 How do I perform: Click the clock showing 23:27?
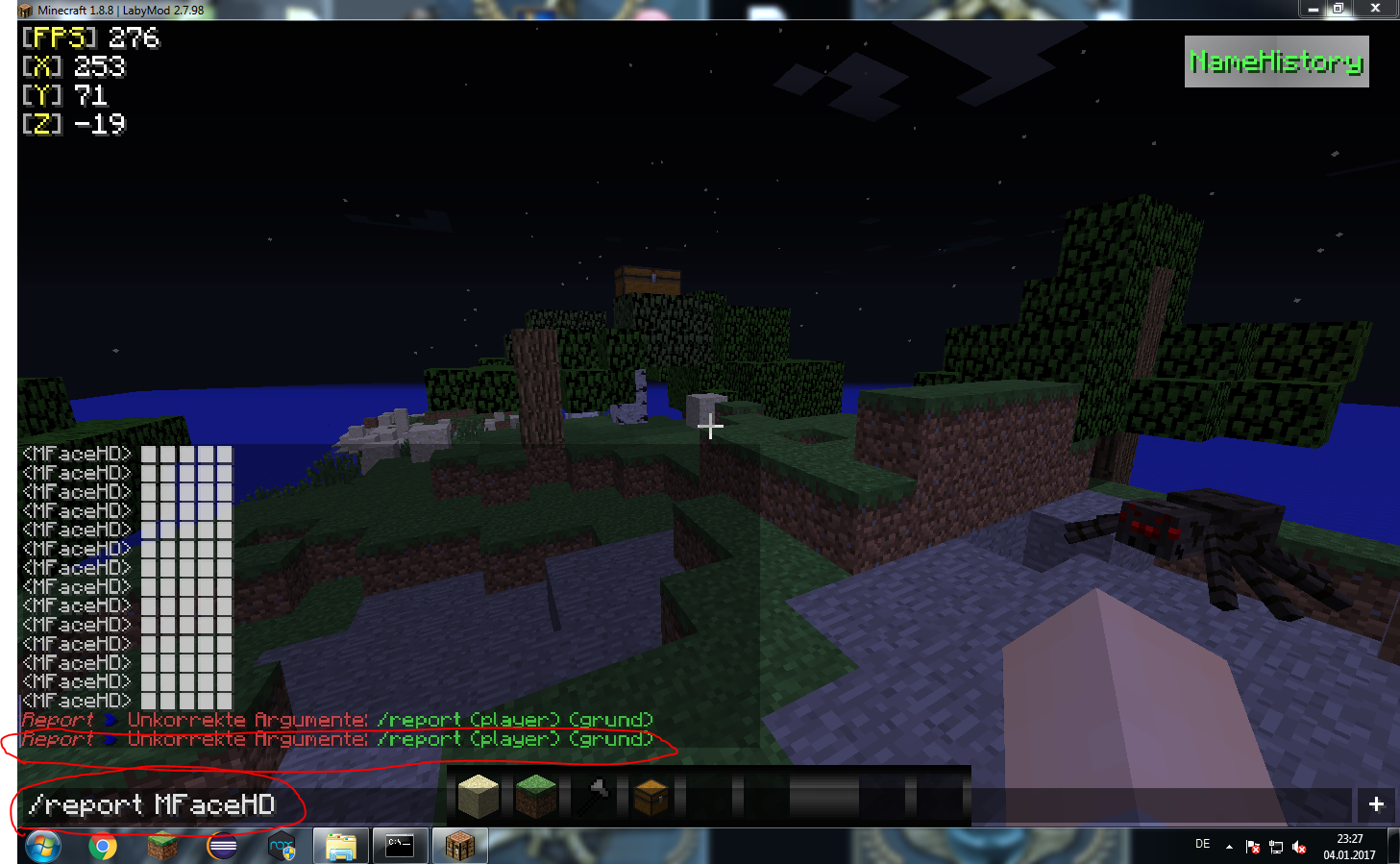(1349, 838)
